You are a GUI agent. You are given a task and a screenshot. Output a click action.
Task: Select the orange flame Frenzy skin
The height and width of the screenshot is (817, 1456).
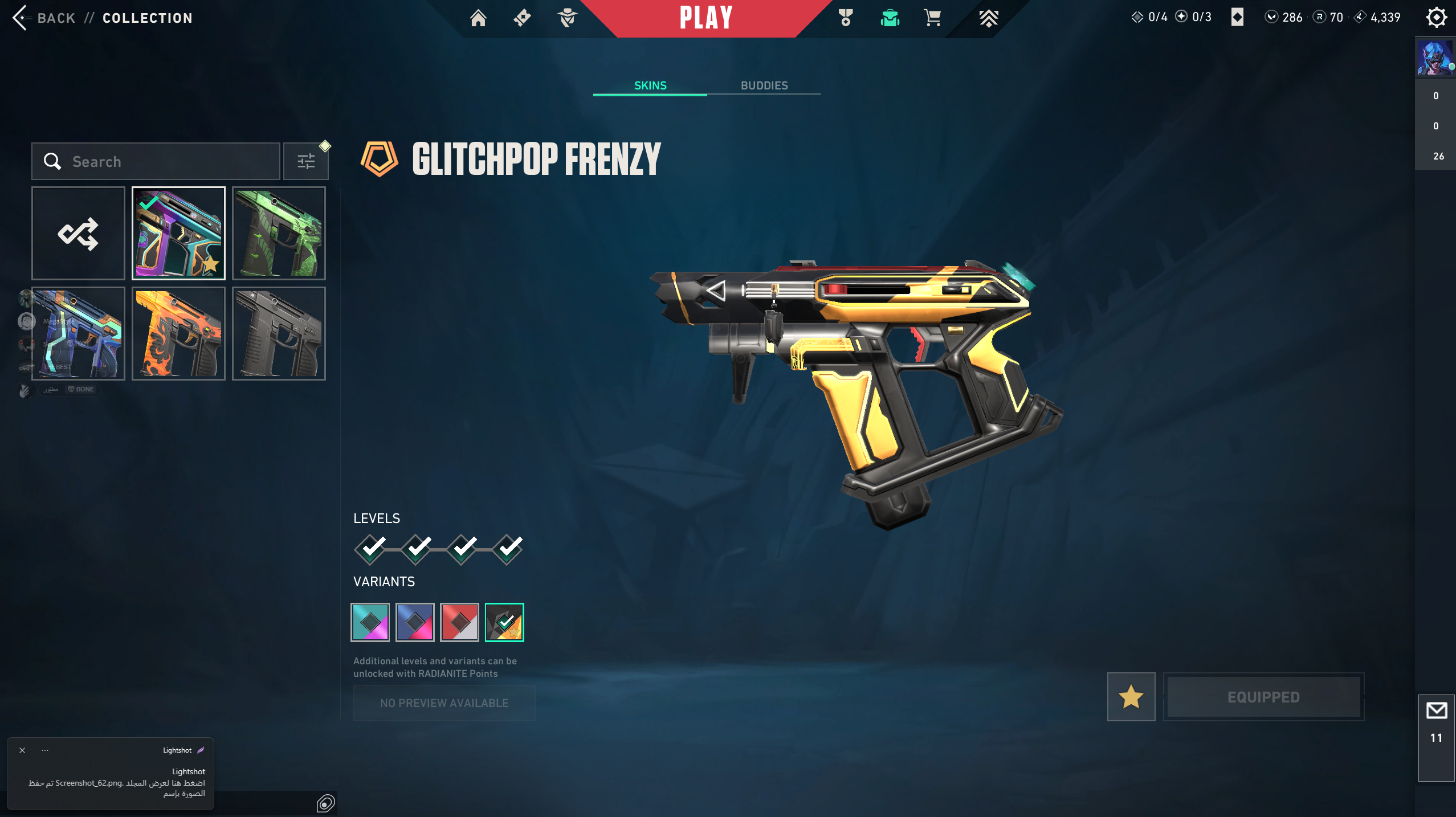178,334
